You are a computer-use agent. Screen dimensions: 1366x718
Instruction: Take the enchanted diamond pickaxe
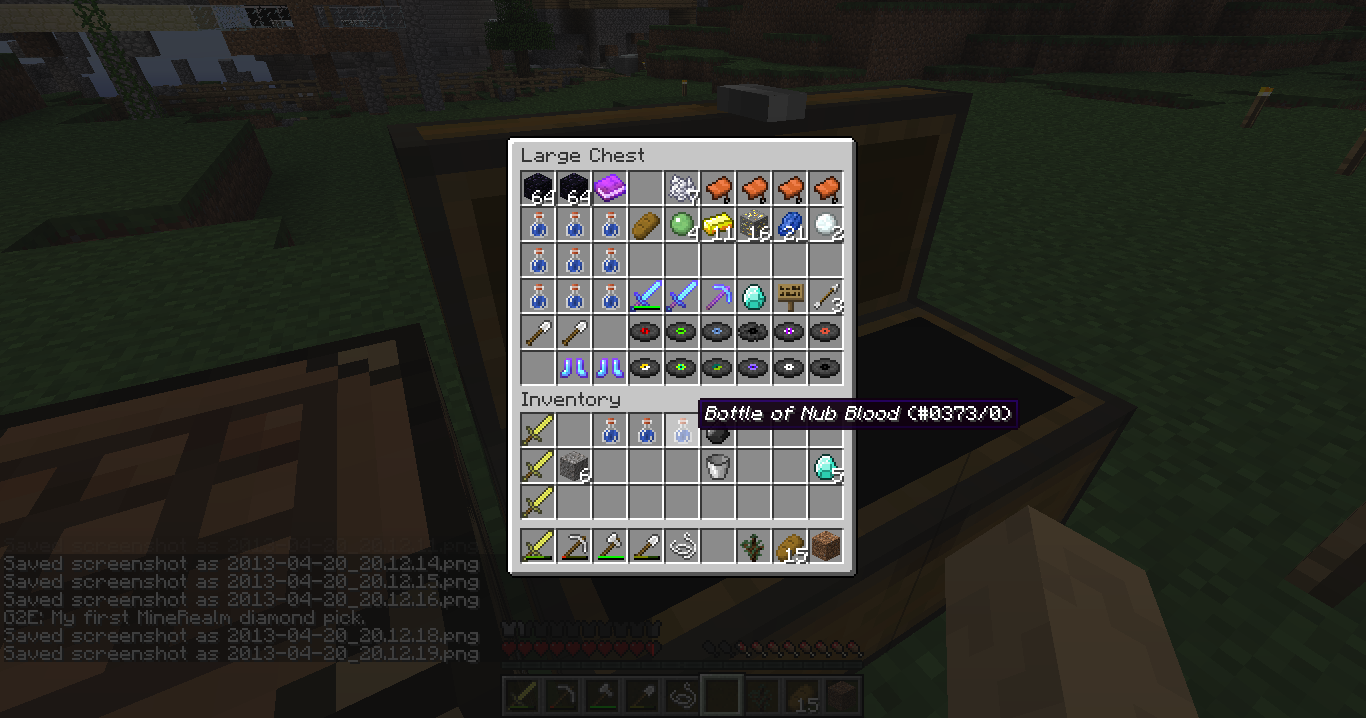718,296
